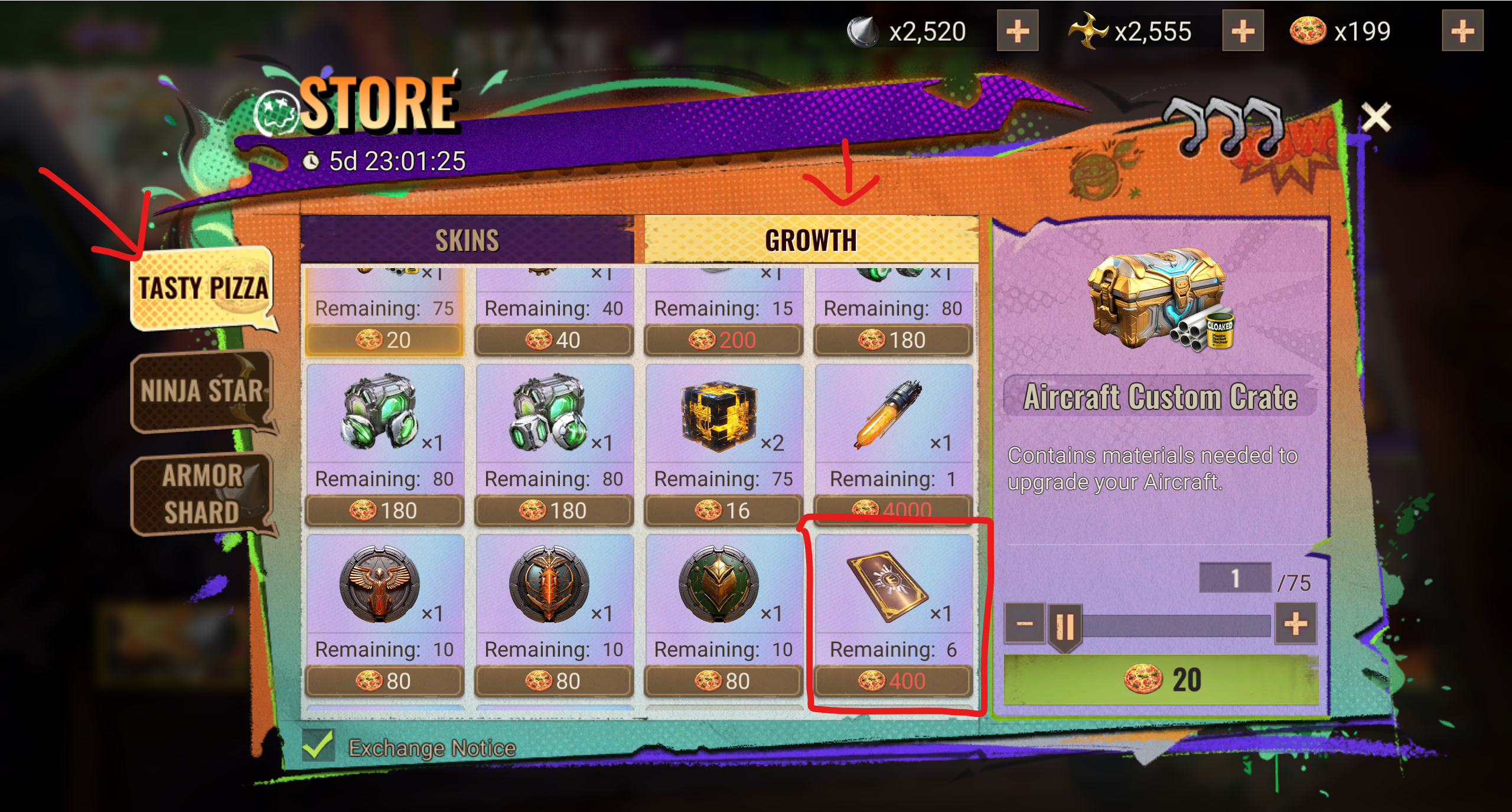Select the Growth tab
The image size is (1512, 812).
pos(810,240)
